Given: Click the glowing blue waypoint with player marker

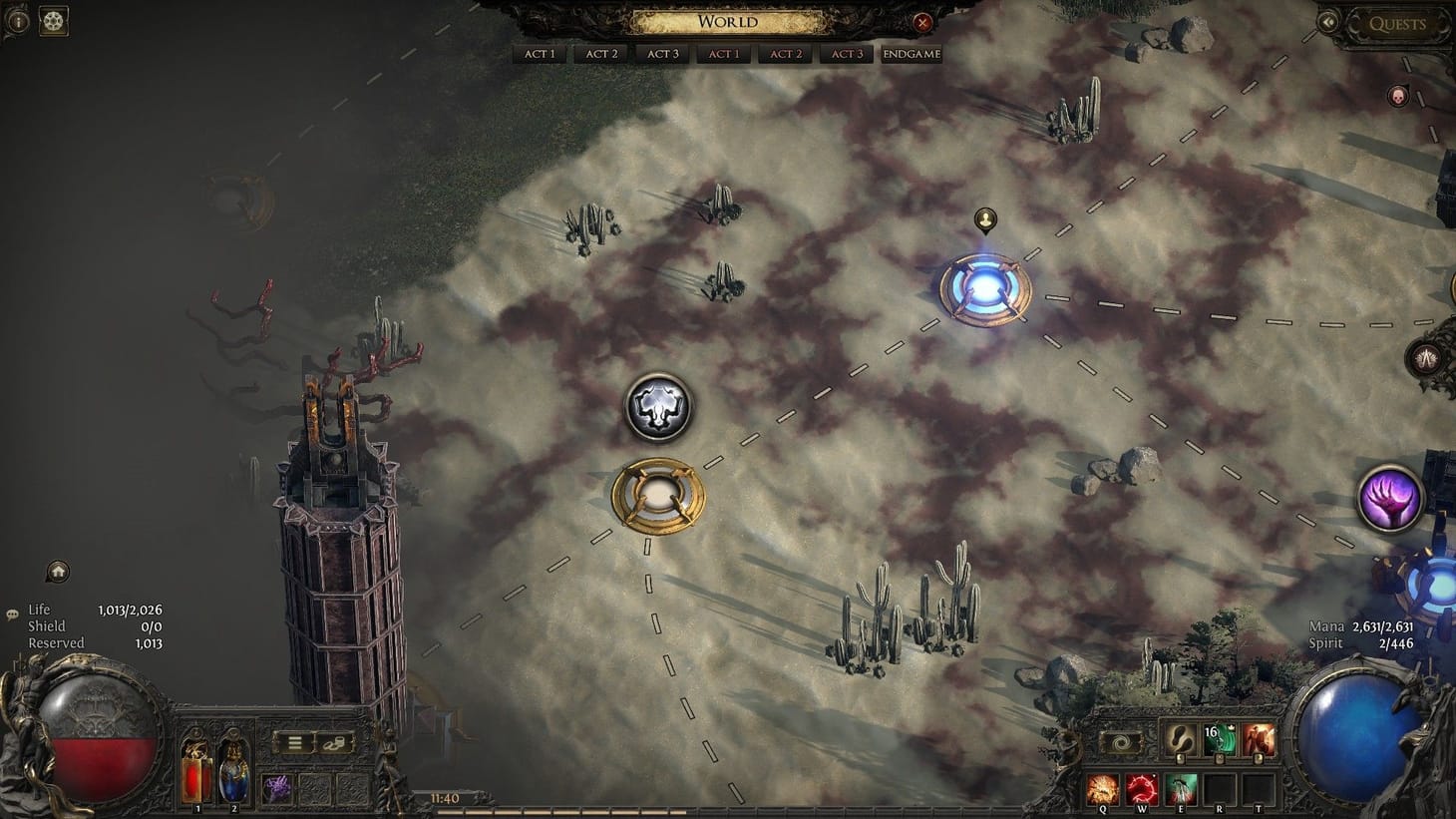Looking at the screenshot, I should pos(985,287).
